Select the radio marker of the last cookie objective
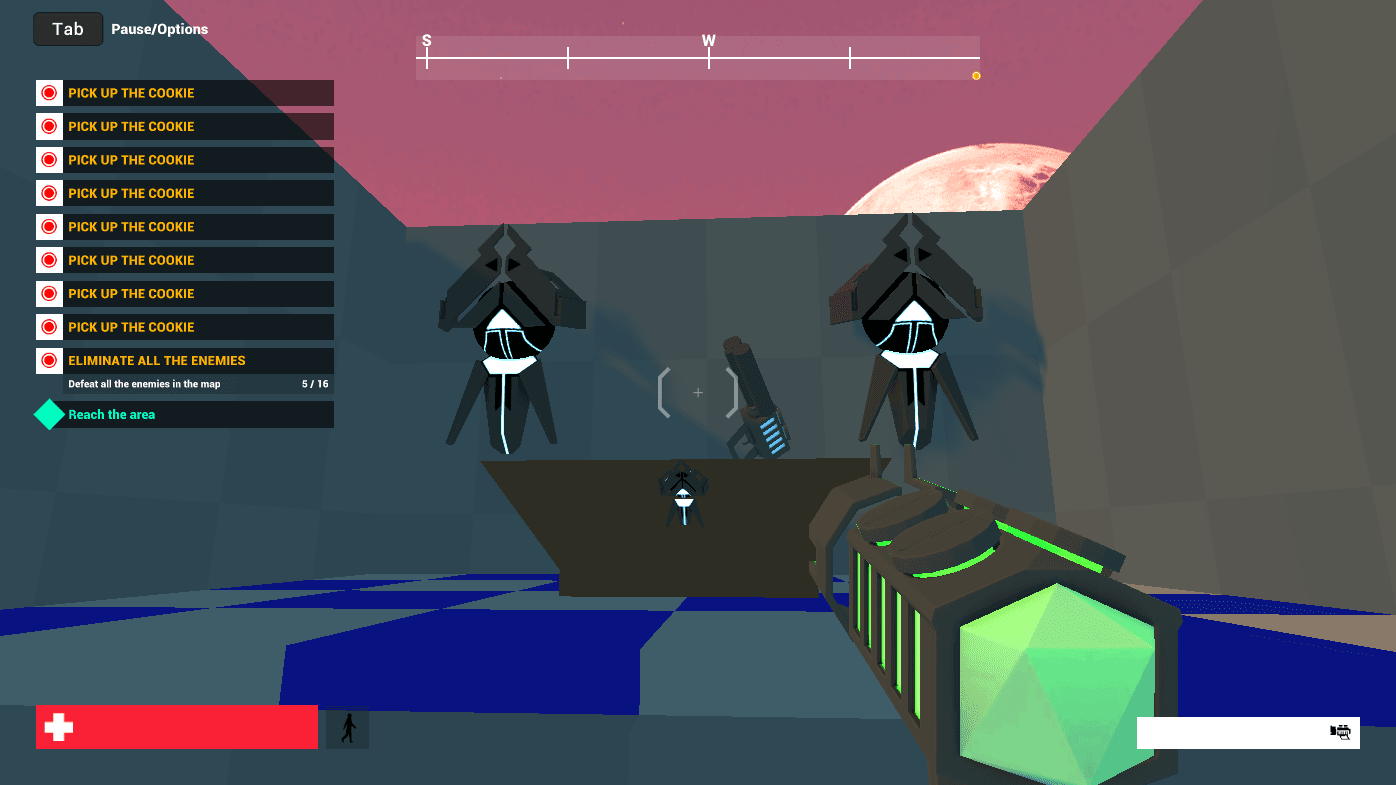Screen dimensions: 1396x785 click(48, 326)
